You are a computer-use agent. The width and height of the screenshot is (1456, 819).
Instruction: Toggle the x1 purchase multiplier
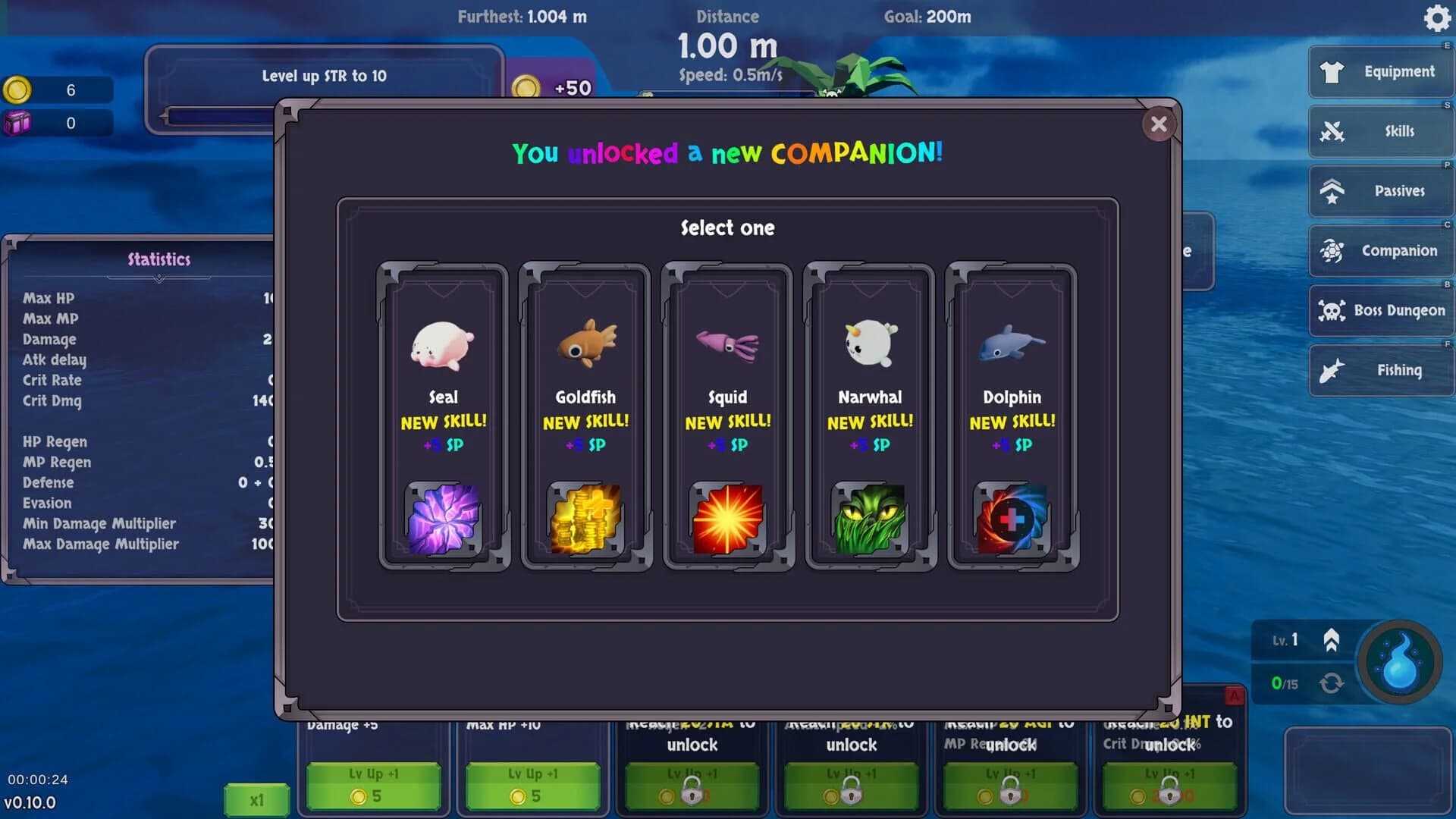[256, 799]
